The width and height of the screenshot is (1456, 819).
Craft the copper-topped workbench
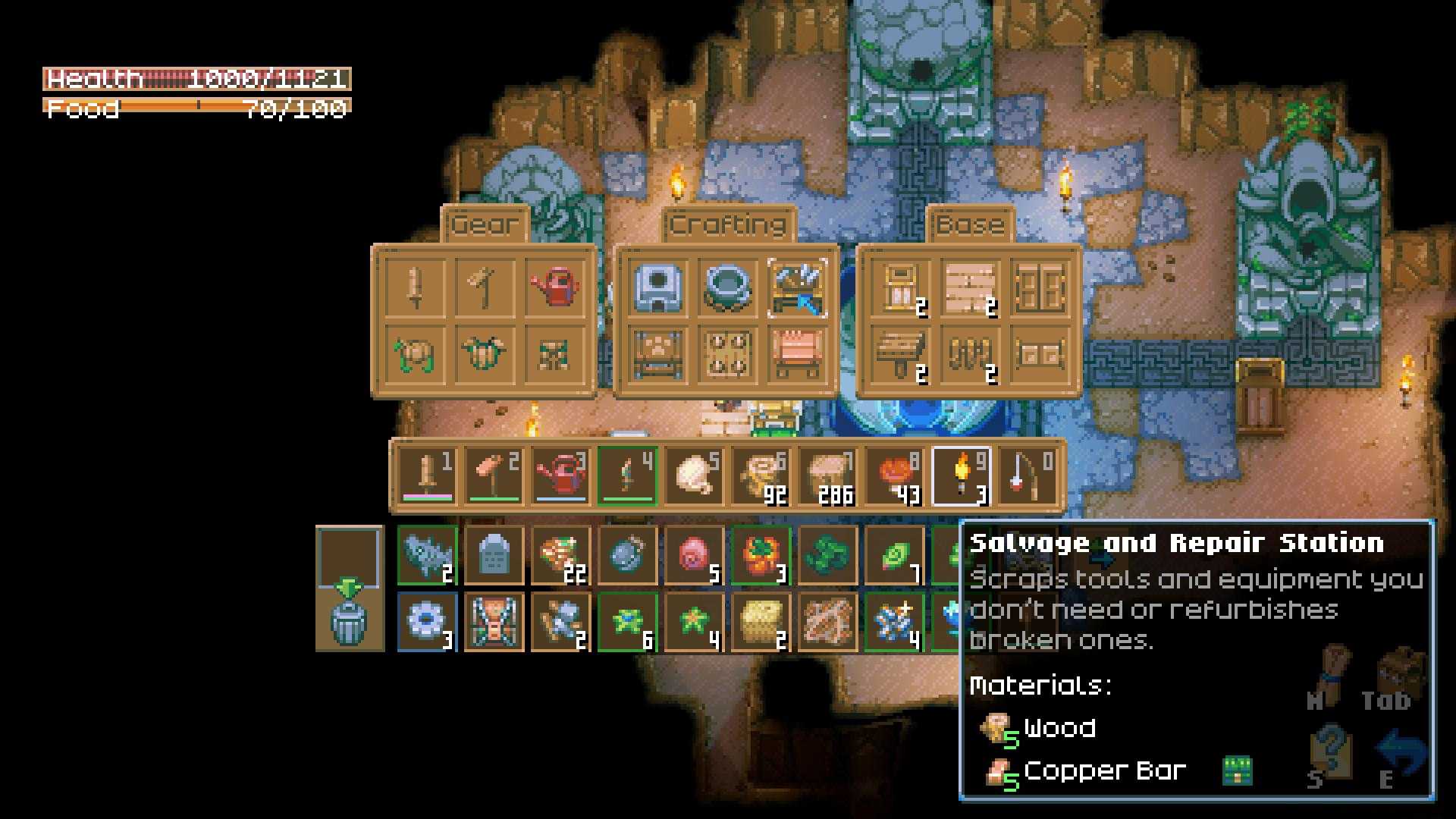(798, 353)
